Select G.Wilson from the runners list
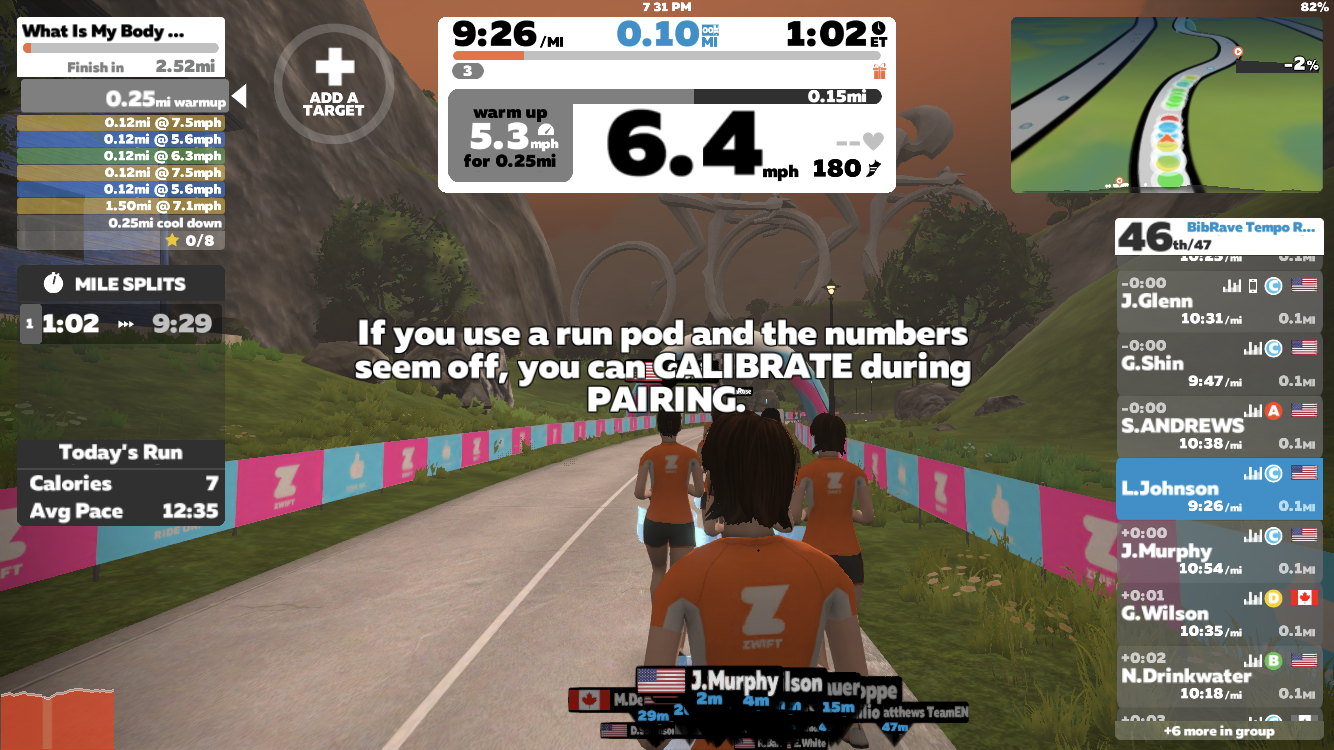Viewport: 1334px width, 750px height. (x=1218, y=613)
